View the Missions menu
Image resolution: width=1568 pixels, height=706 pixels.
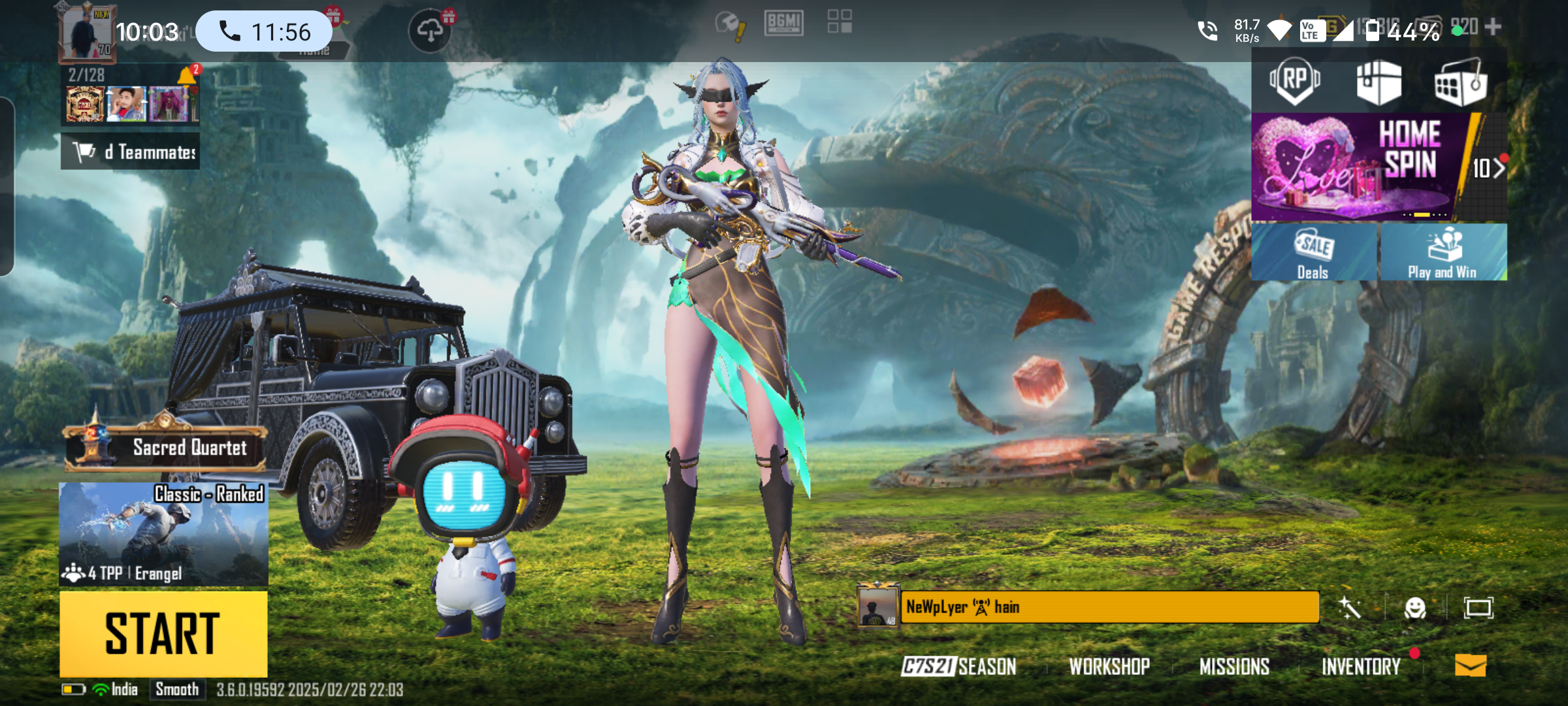pyautogui.click(x=1234, y=666)
